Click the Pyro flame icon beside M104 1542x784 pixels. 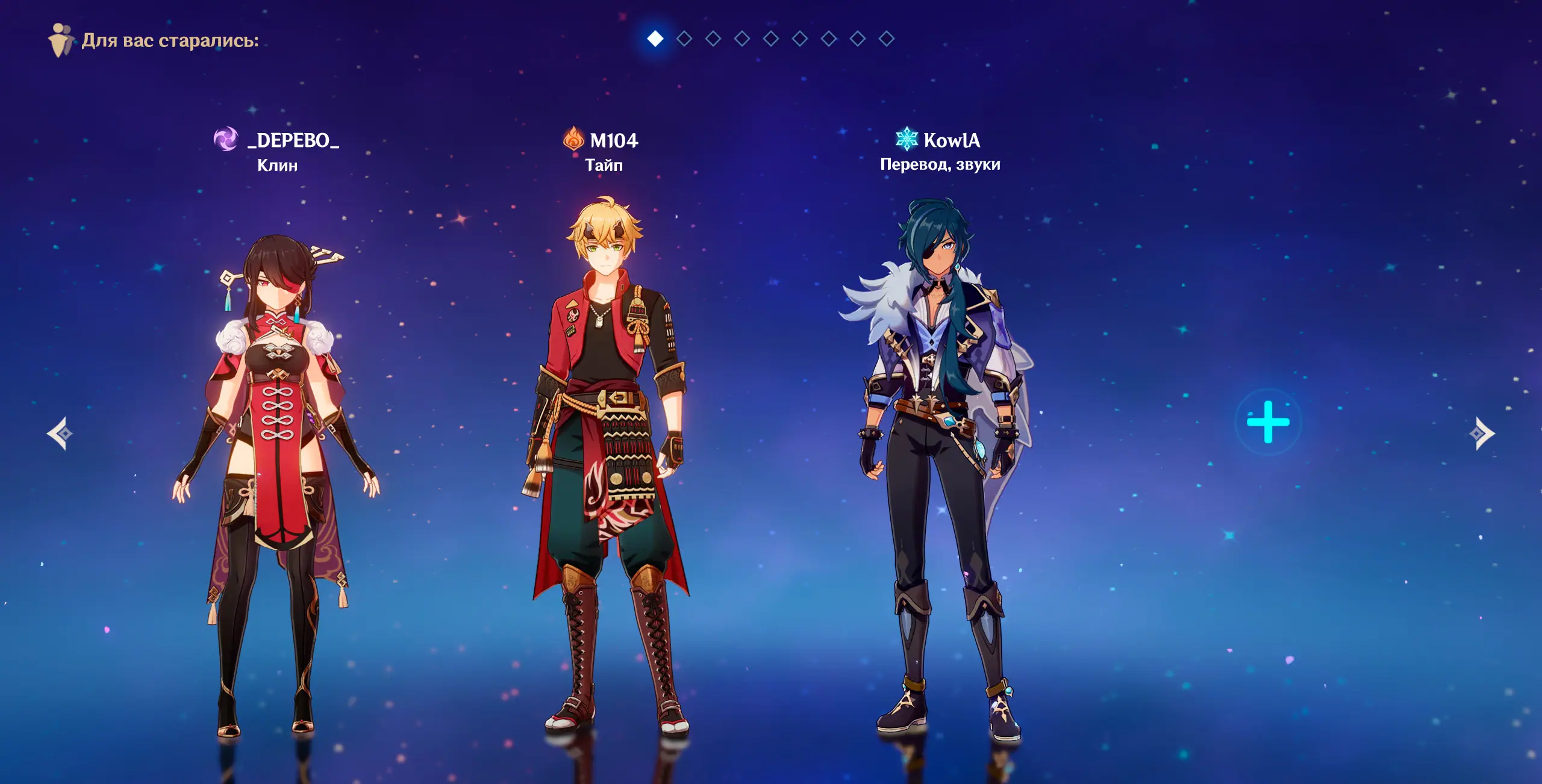click(x=573, y=139)
